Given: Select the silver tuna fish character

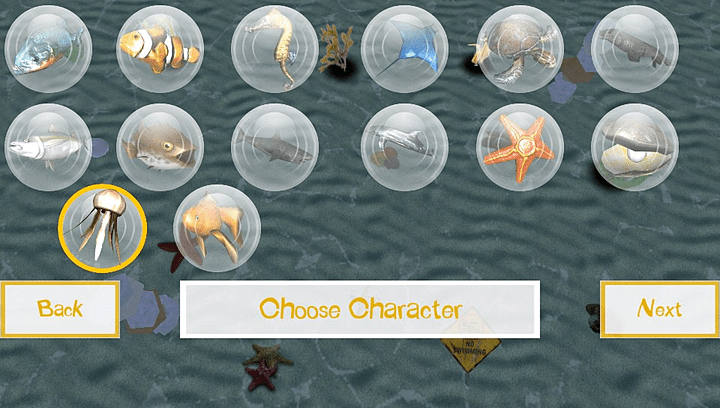Looking at the screenshot, I should 49,147.
